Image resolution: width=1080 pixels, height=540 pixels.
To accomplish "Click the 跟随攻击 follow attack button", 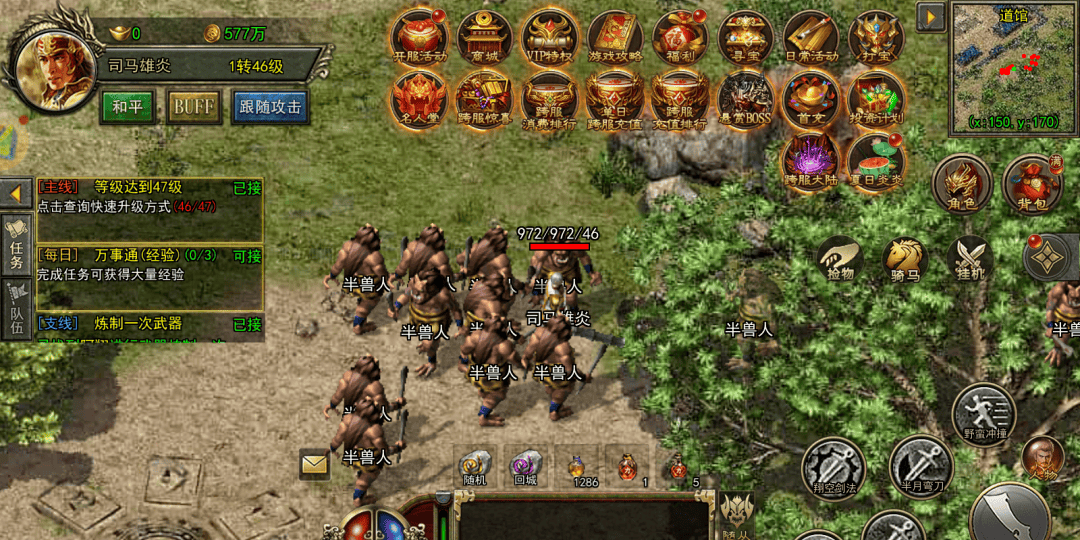I will click(270, 107).
